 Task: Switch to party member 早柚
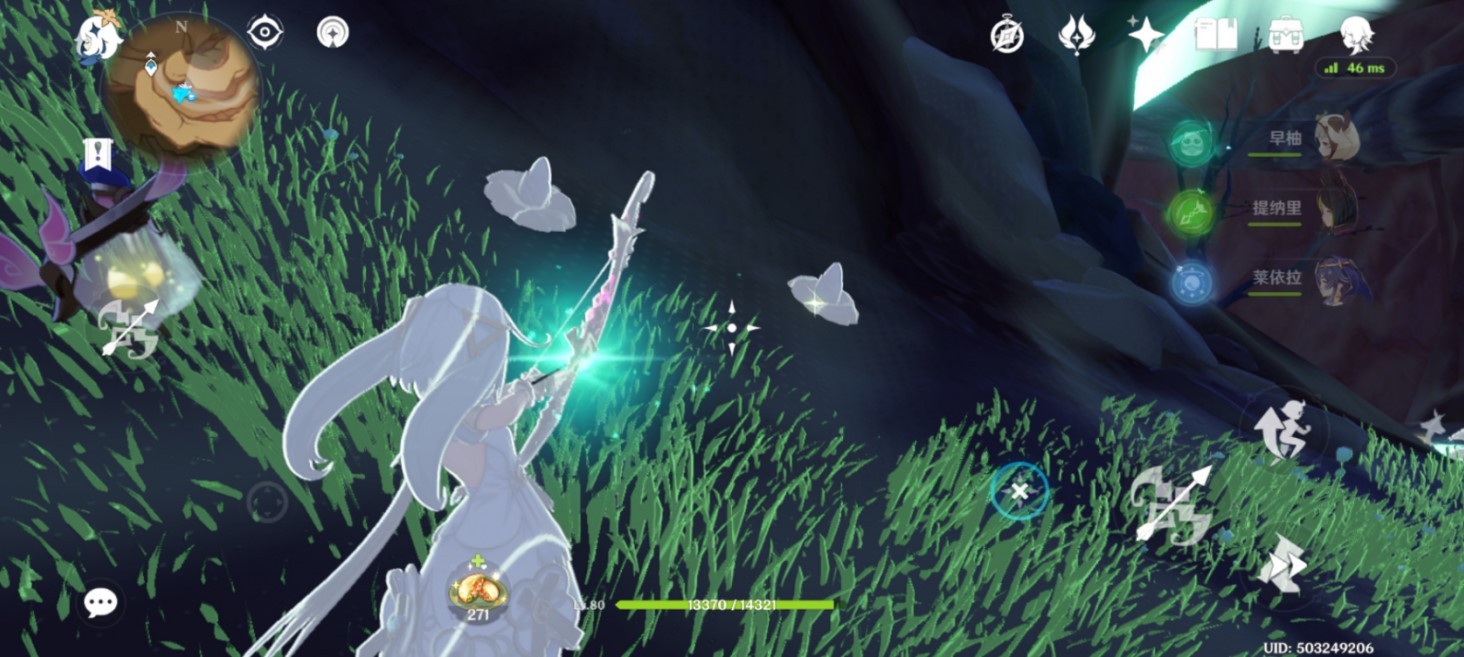(x=1332, y=139)
